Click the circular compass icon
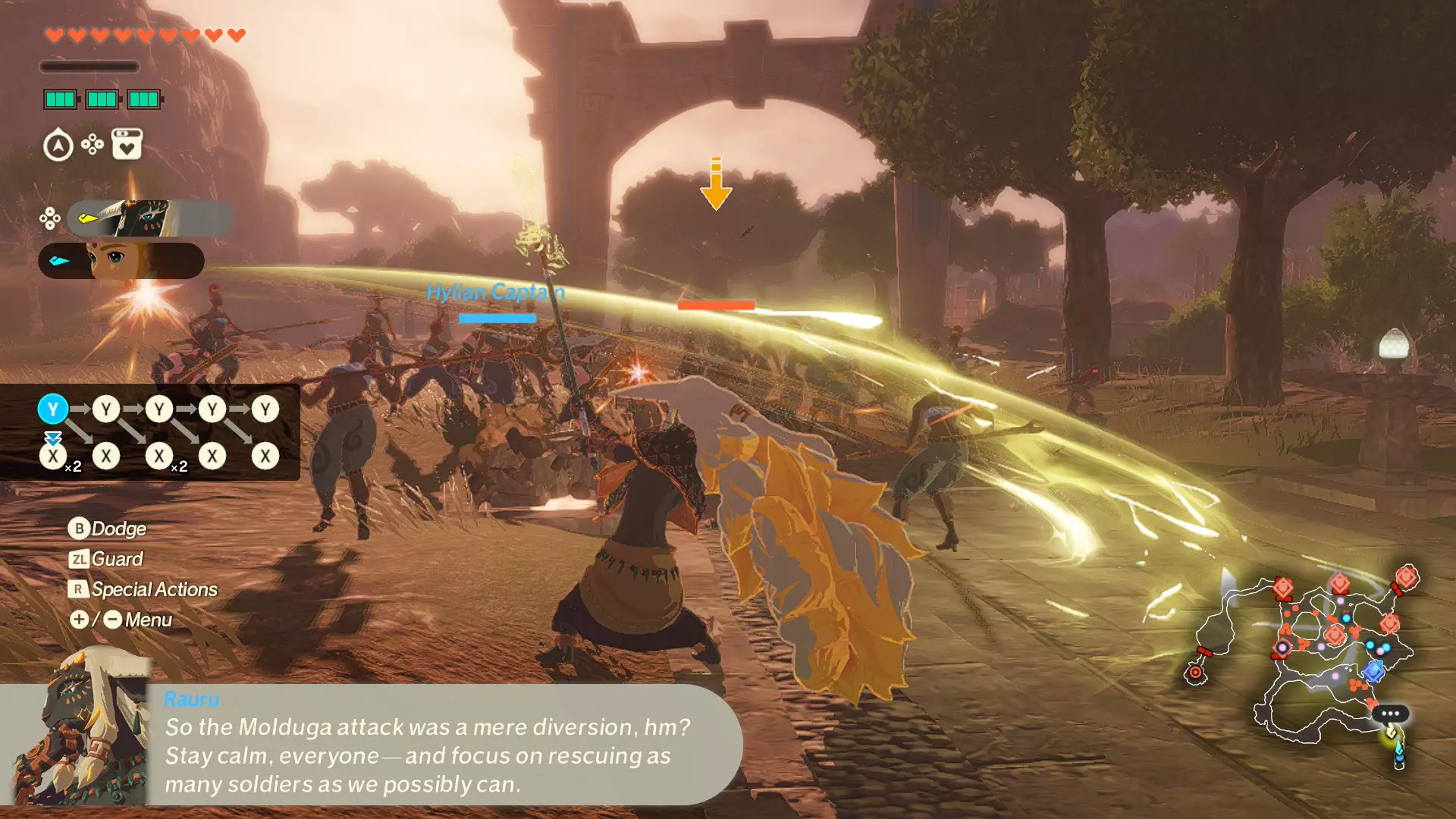1456x819 pixels. (x=58, y=146)
